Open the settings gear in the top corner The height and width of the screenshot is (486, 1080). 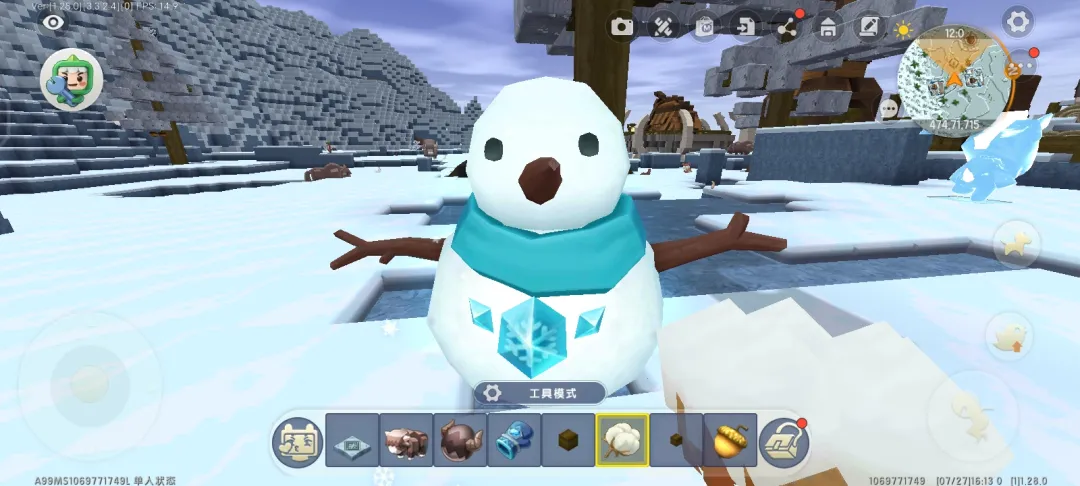click(x=1017, y=21)
